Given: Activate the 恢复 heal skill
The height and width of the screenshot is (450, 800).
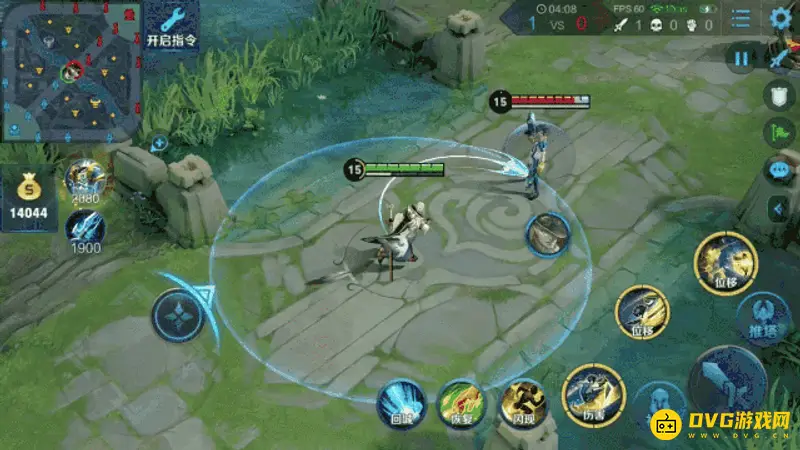Looking at the screenshot, I should tap(461, 403).
